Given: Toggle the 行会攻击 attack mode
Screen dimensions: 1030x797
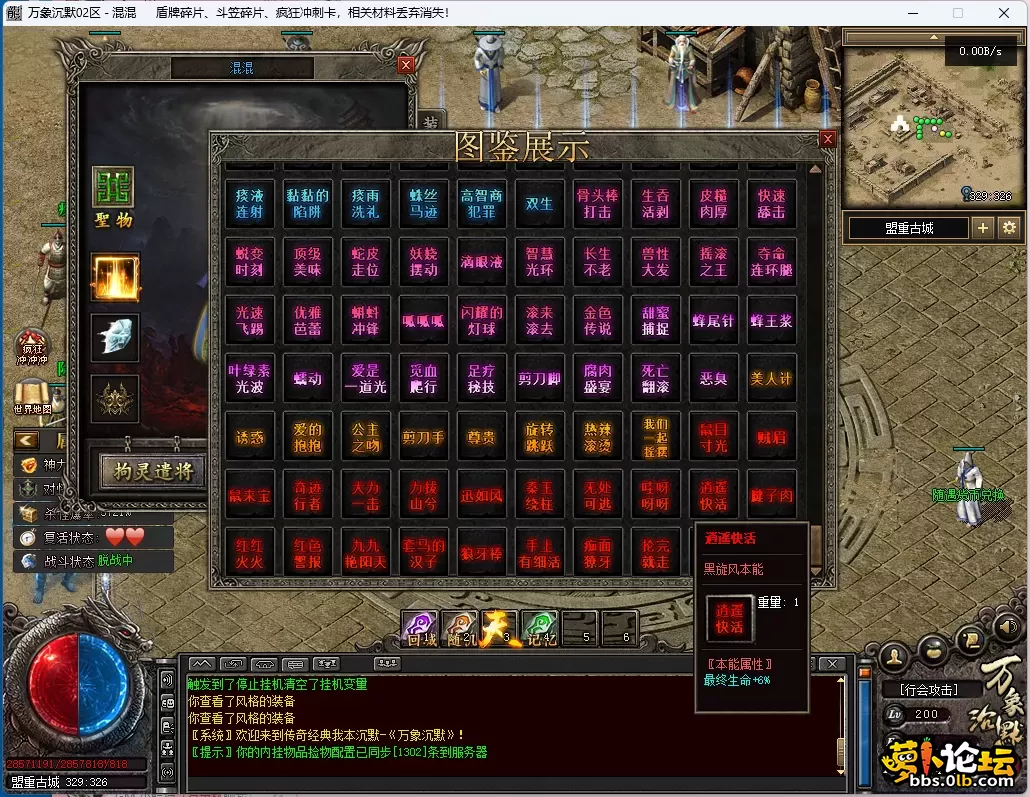Looking at the screenshot, I should point(929,689).
